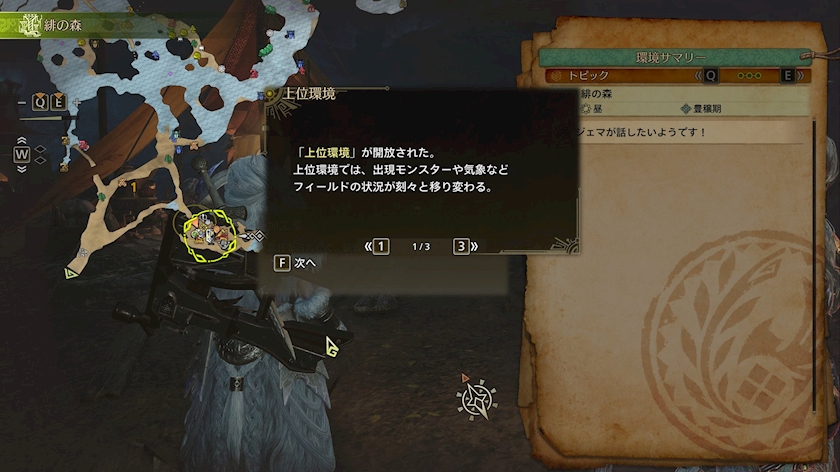
Task: Move the map down one layer with the down chevron
Action: click(x=21, y=169)
